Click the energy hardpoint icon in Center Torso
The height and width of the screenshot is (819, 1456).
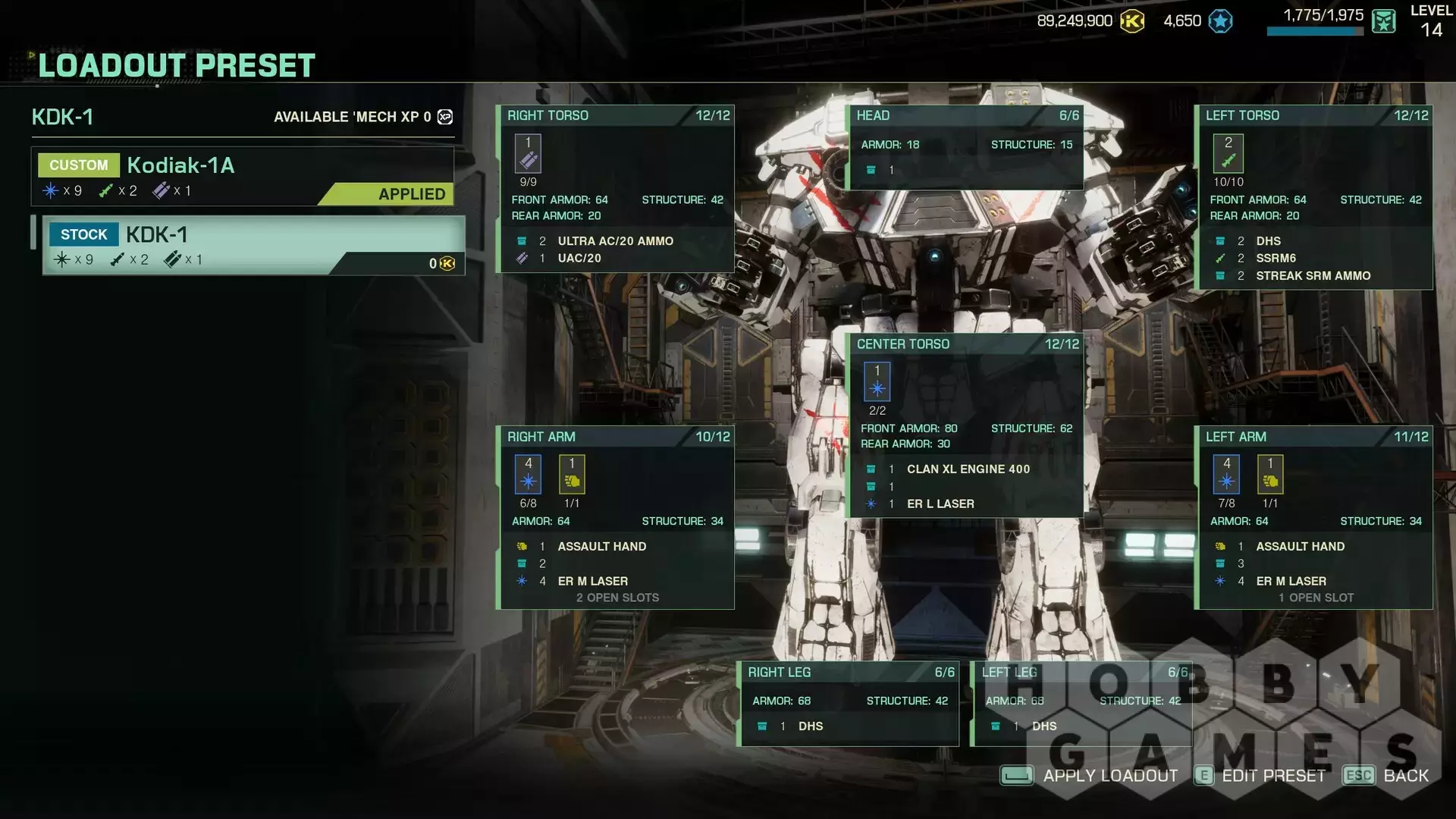point(877,382)
